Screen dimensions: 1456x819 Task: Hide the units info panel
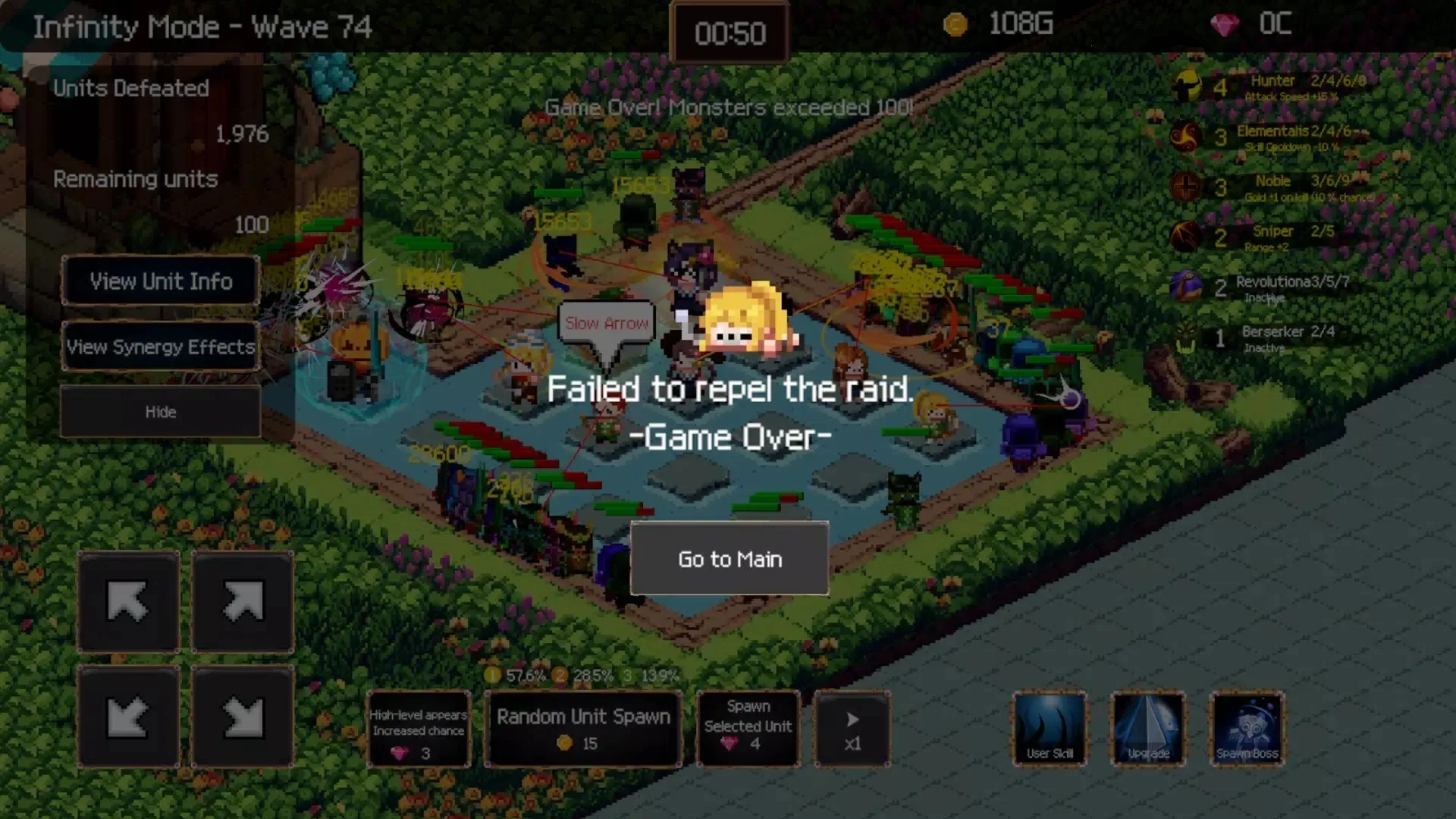(x=161, y=412)
